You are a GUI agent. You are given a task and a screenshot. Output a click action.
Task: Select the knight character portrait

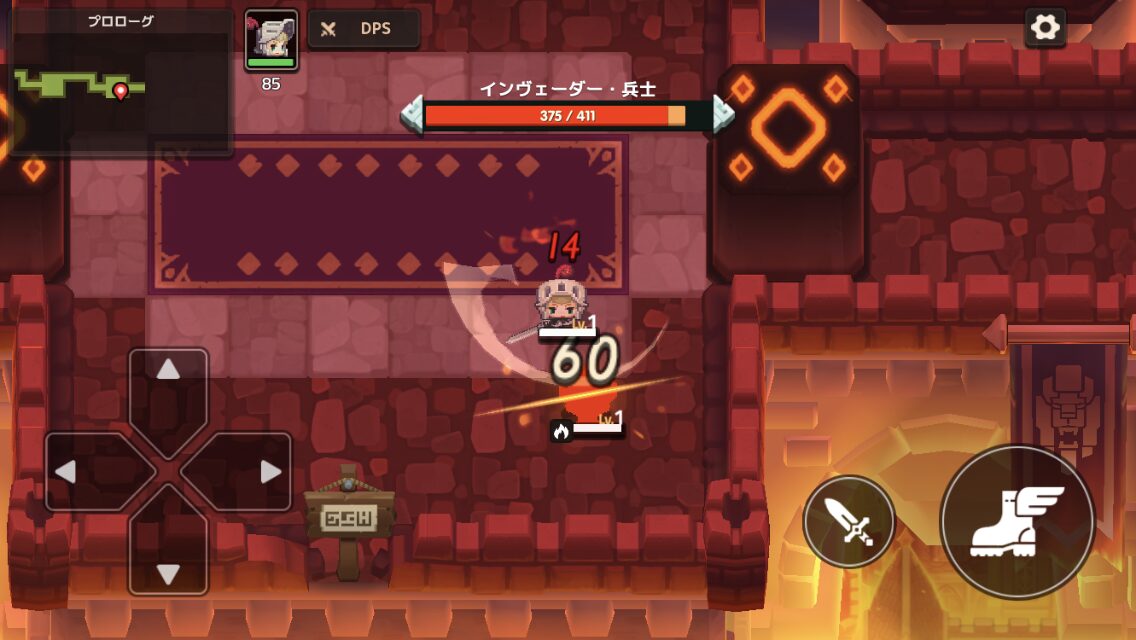(271, 40)
